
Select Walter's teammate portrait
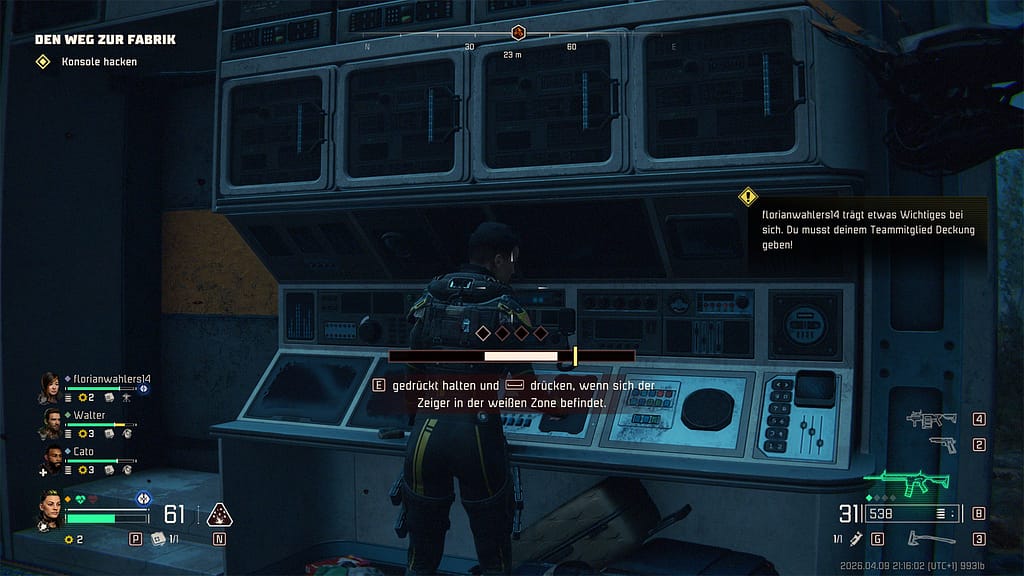pos(50,422)
